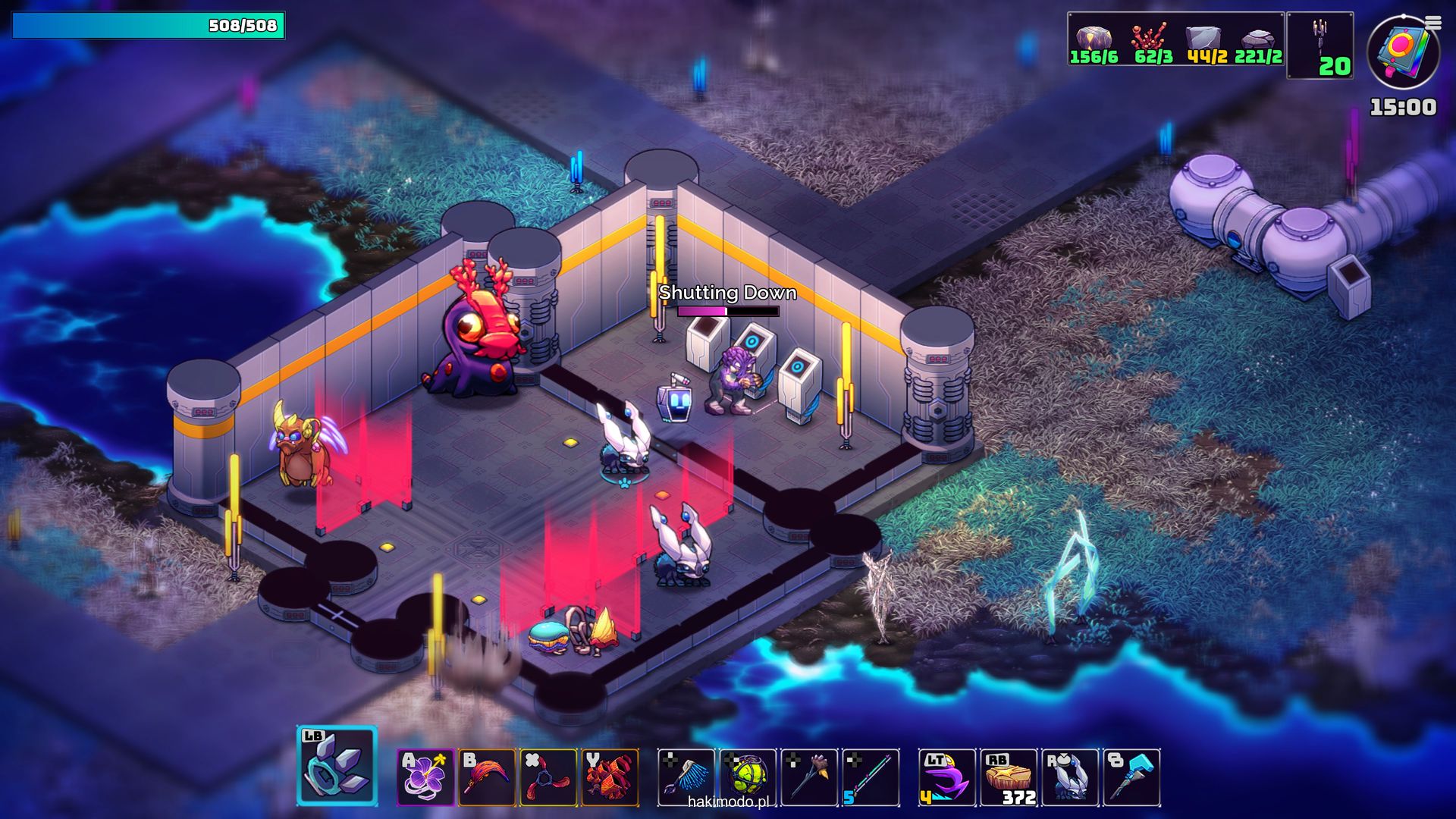This screenshot has height=819, width=1456.
Task: Select the three-bladed boomerang slot
Action: (548, 777)
